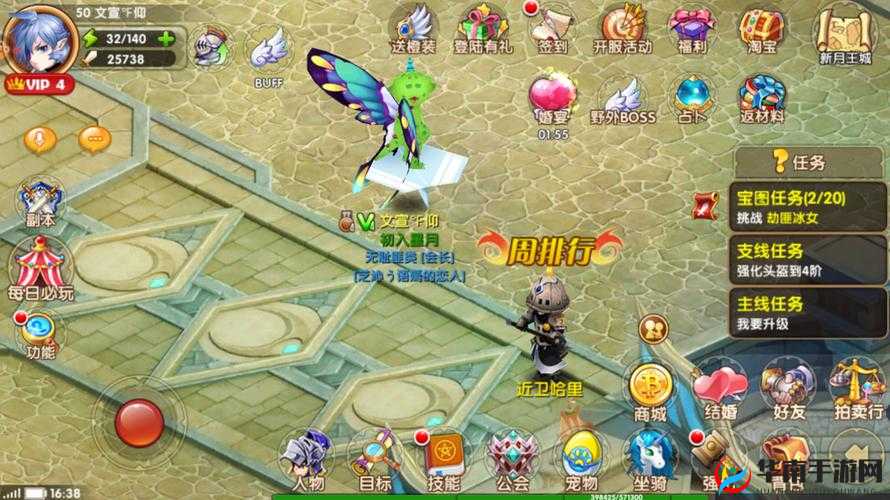Open the 每日必玩 circus tent icon
Image resolution: width=890 pixels, height=500 pixels.
coord(38,270)
